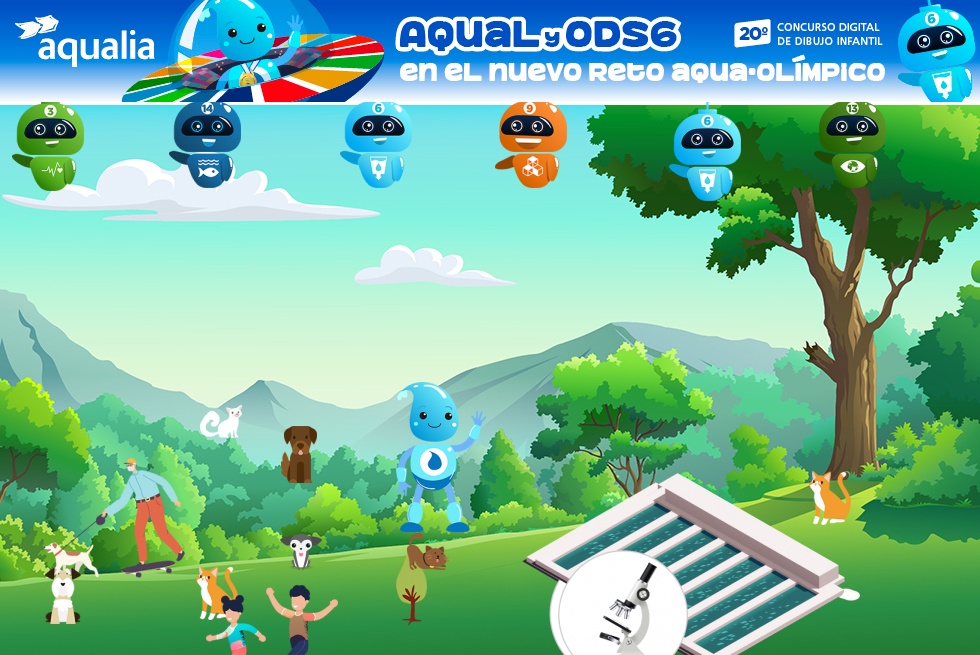Pick the orange number 9 cubes robot
980x655 pixels.
coord(531,143)
